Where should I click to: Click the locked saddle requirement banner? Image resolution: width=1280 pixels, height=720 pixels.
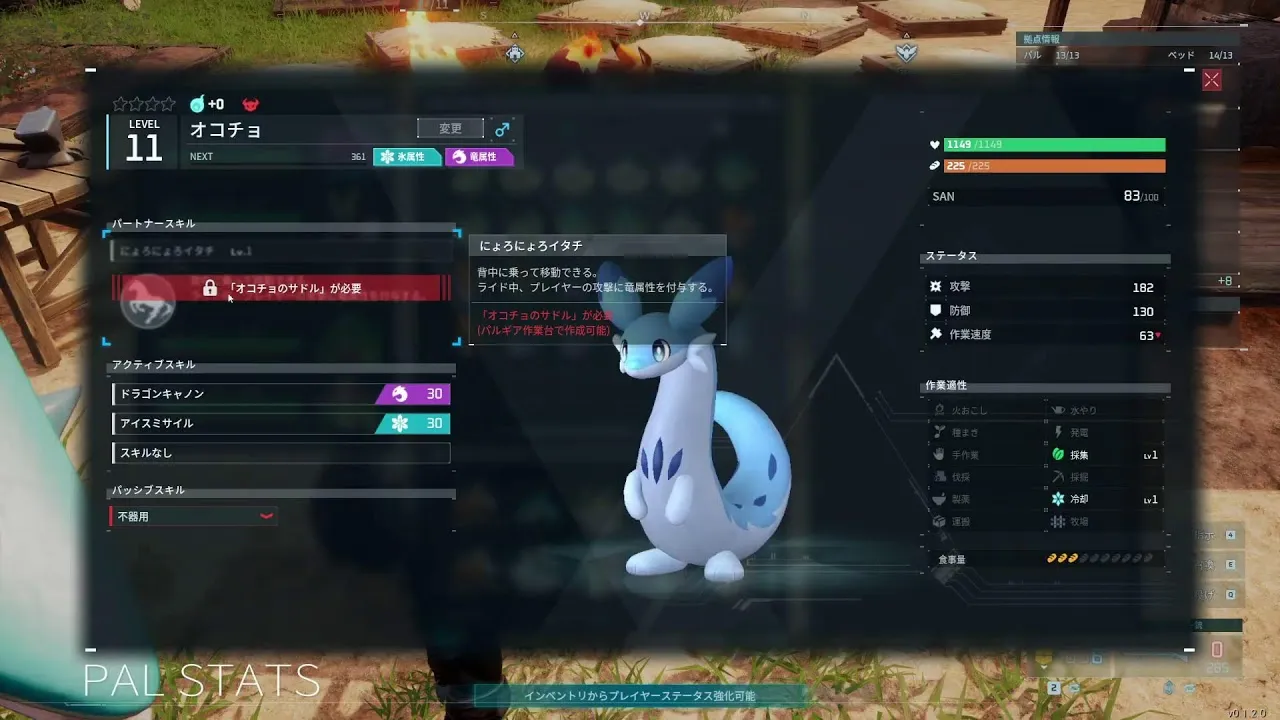point(282,288)
